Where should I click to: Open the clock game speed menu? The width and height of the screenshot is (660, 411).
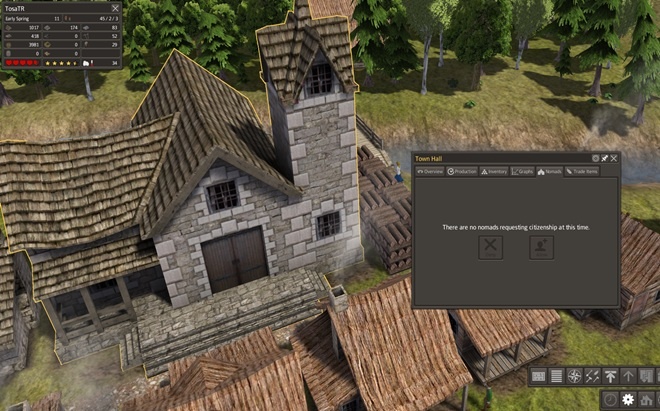(x=611, y=399)
